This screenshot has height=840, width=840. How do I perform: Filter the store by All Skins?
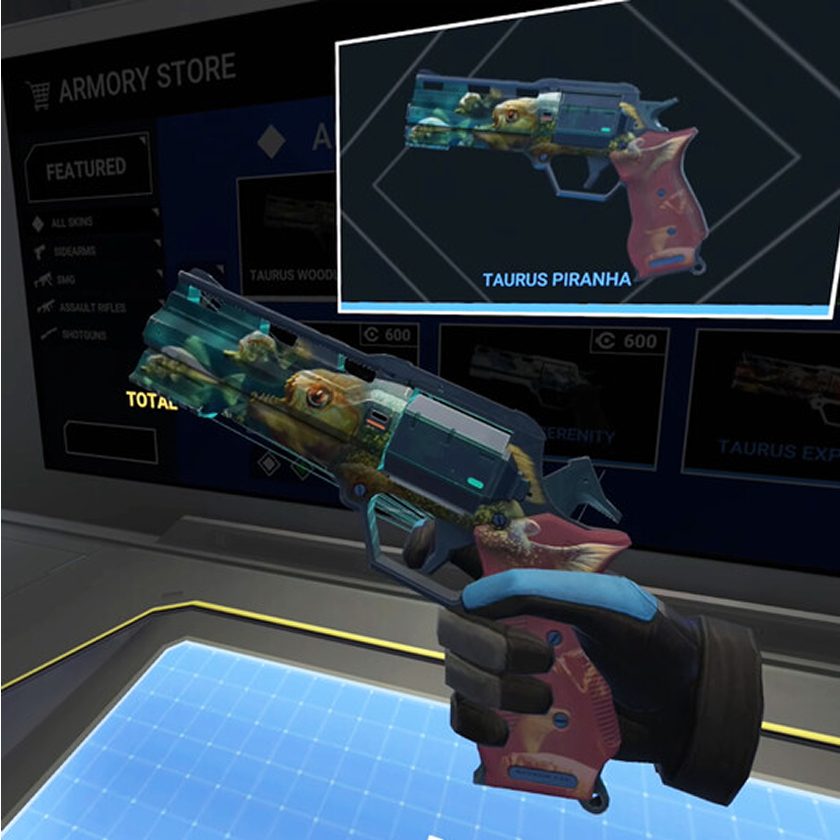coord(74,221)
